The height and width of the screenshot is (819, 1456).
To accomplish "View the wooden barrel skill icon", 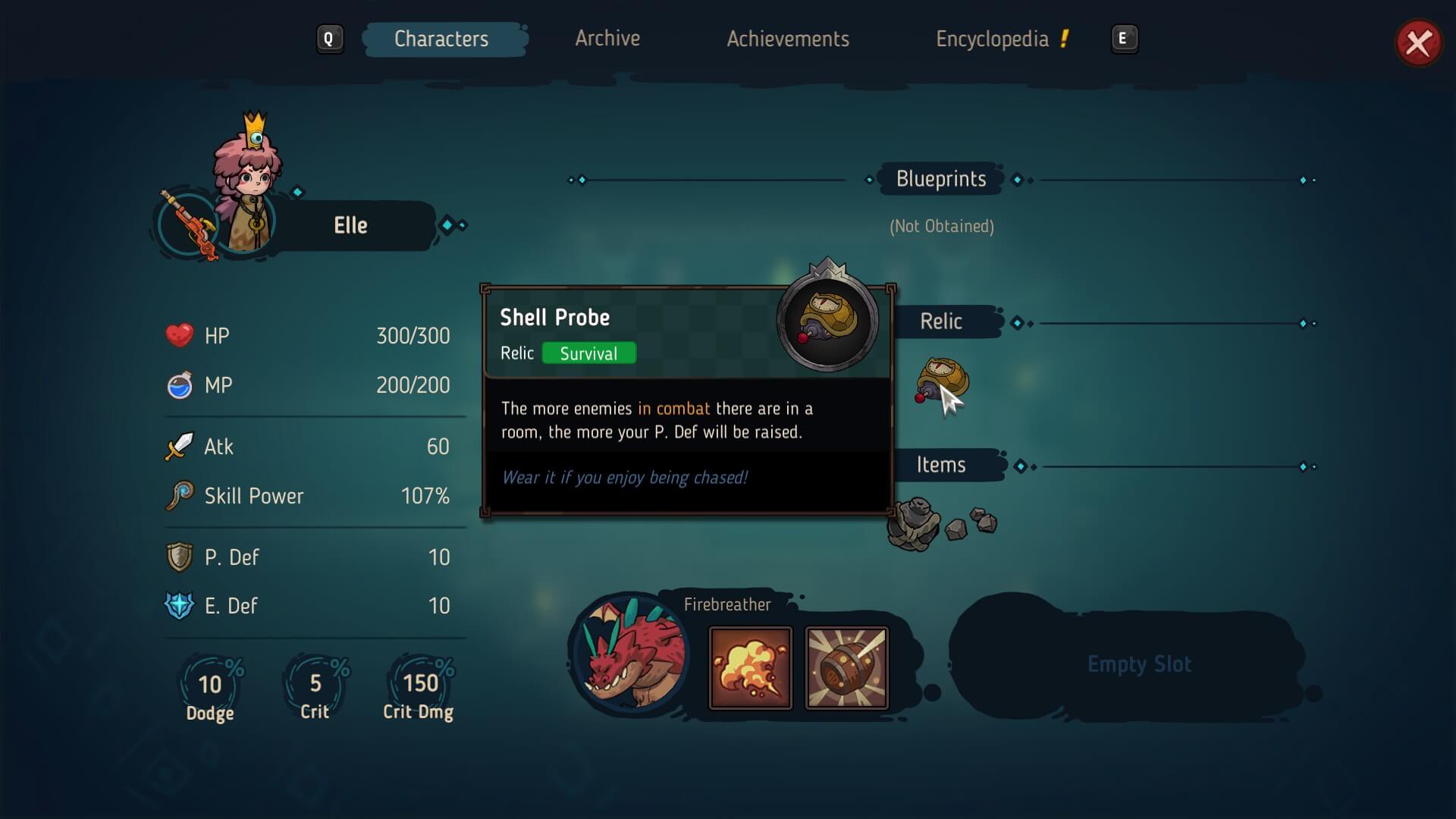I will point(846,668).
